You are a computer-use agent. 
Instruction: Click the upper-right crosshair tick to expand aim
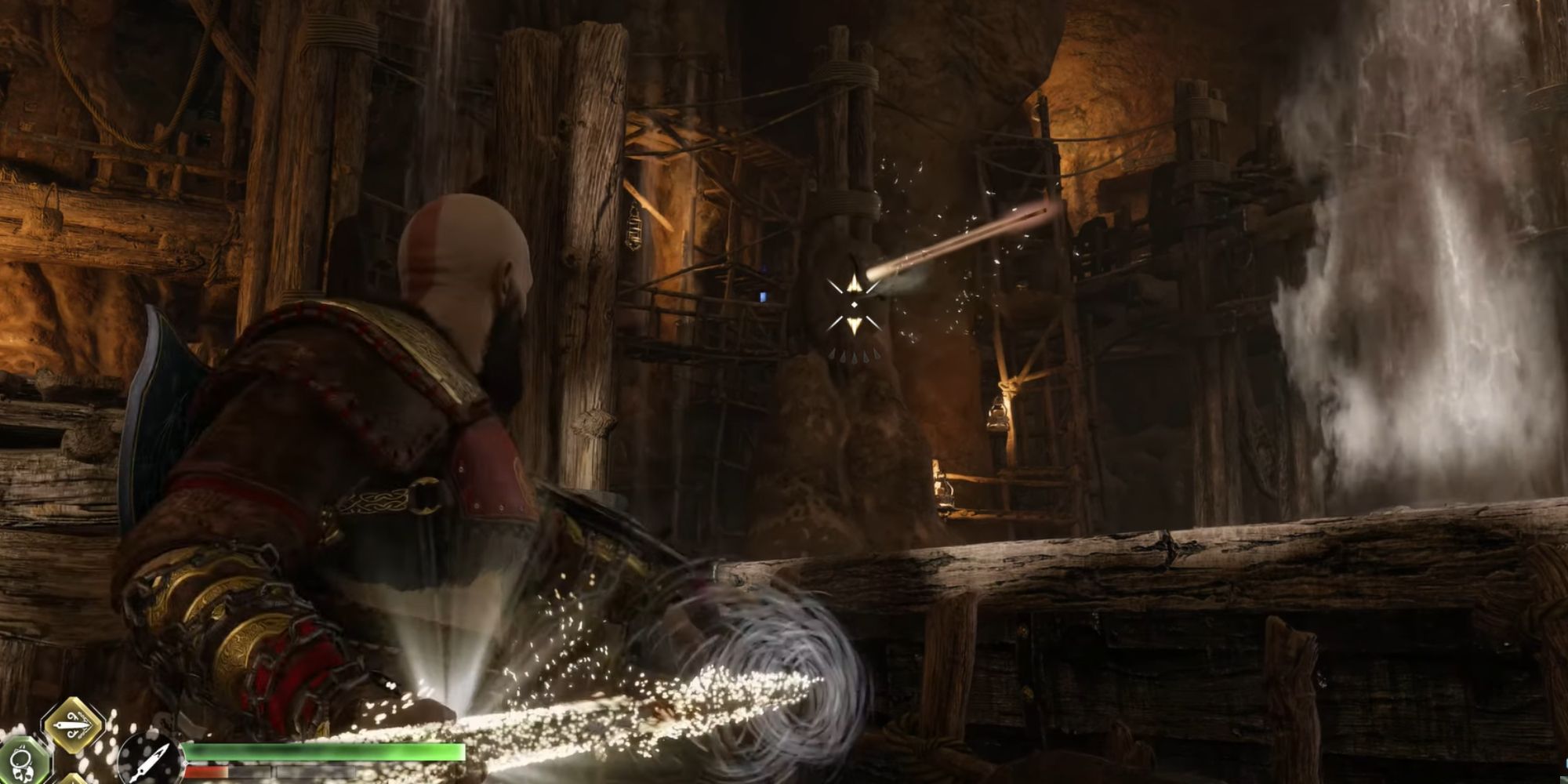coord(872,285)
